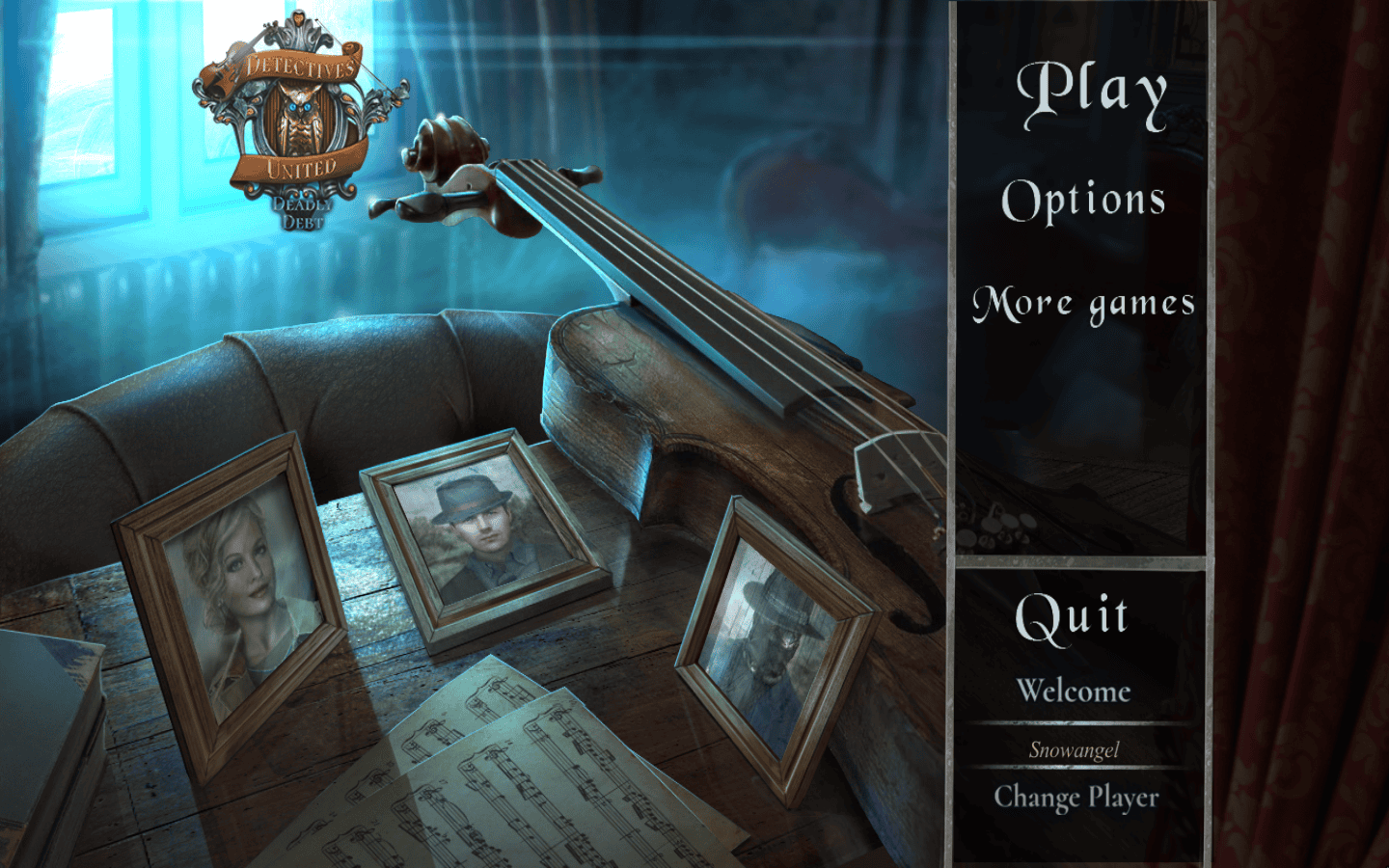Screen dimensions: 1389x868
Task: Start the game with Play
Action: click(1091, 93)
